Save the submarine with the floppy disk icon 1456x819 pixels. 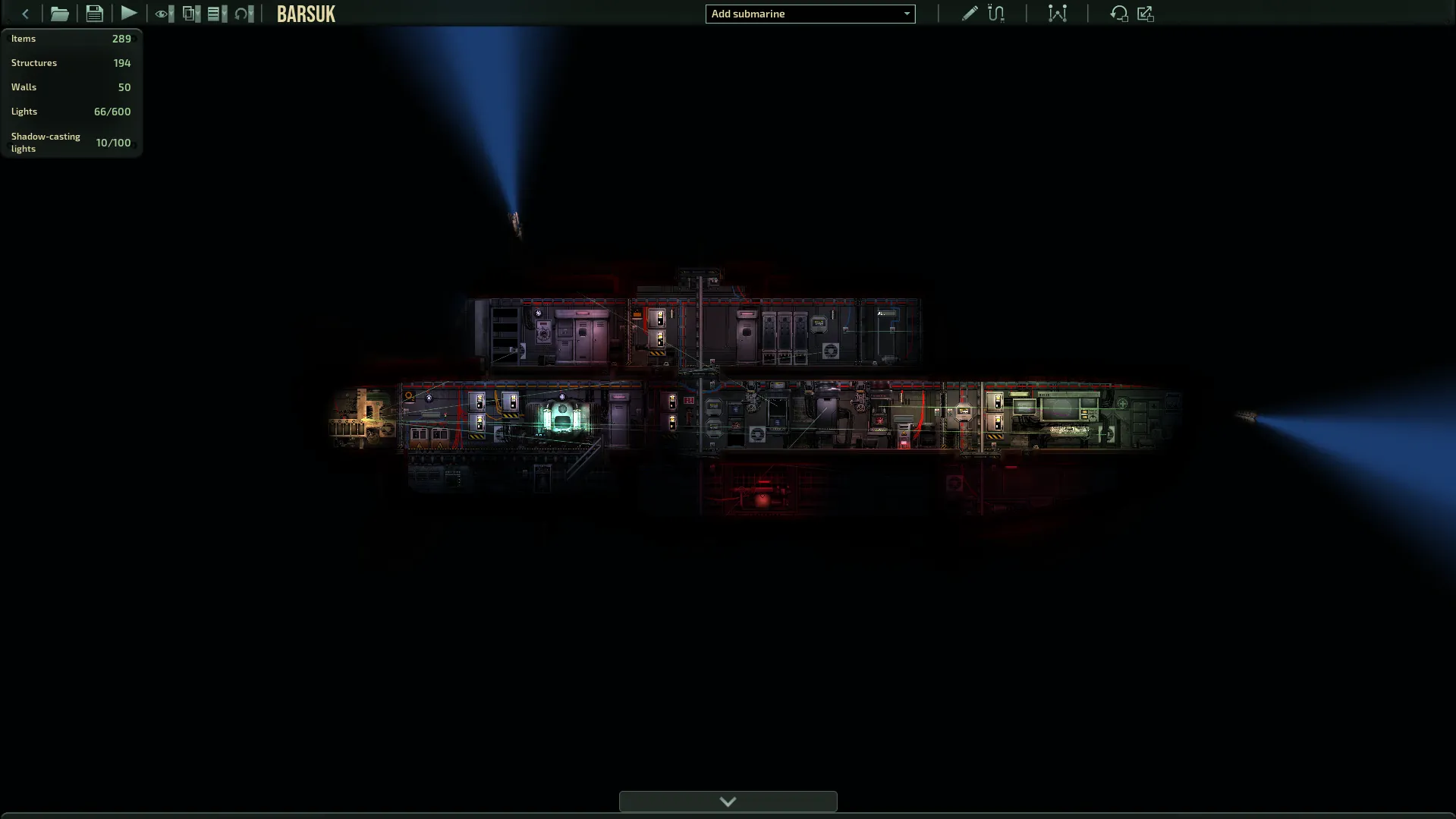click(94, 14)
